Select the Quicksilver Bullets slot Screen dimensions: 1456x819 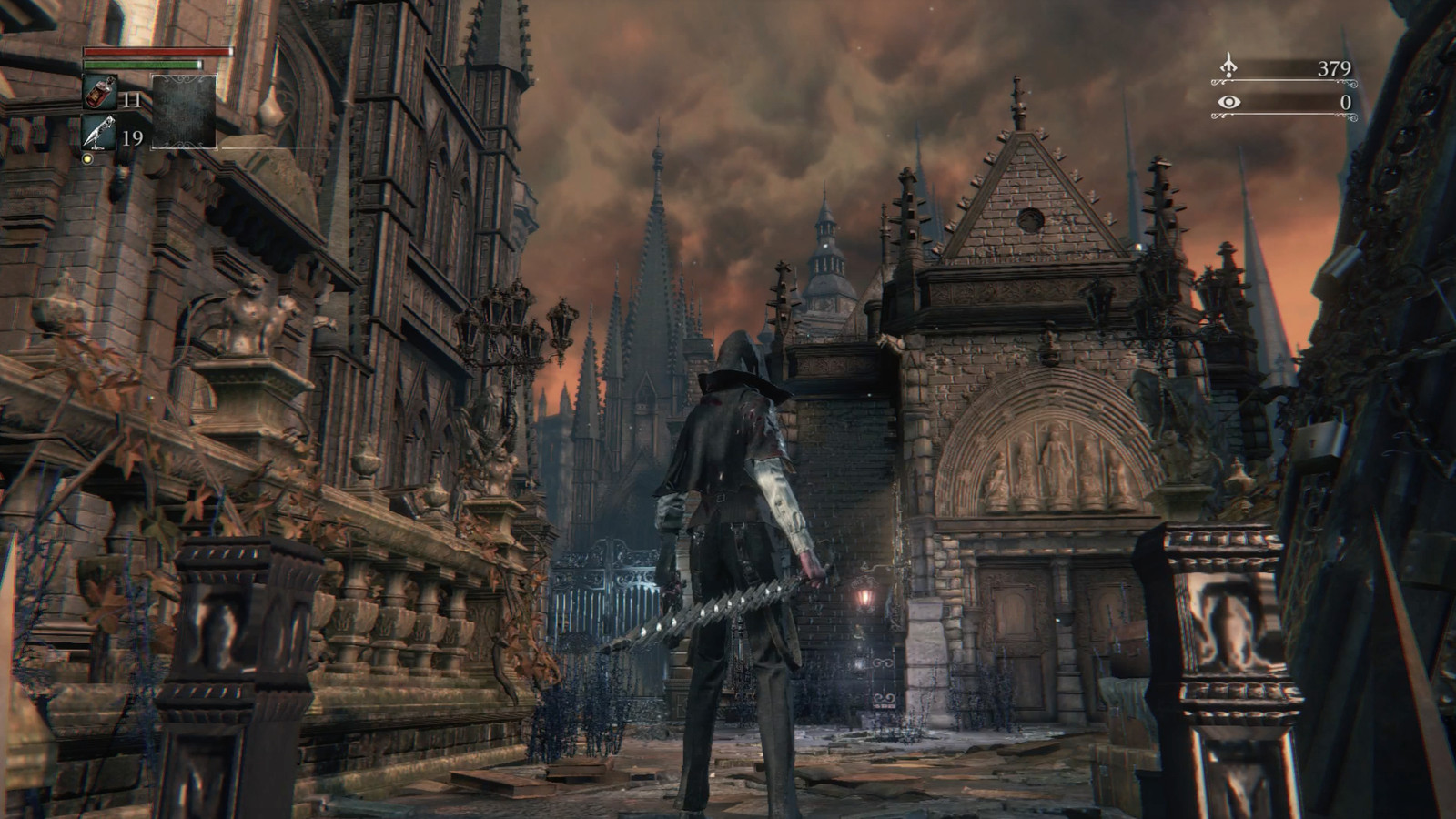(99, 133)
